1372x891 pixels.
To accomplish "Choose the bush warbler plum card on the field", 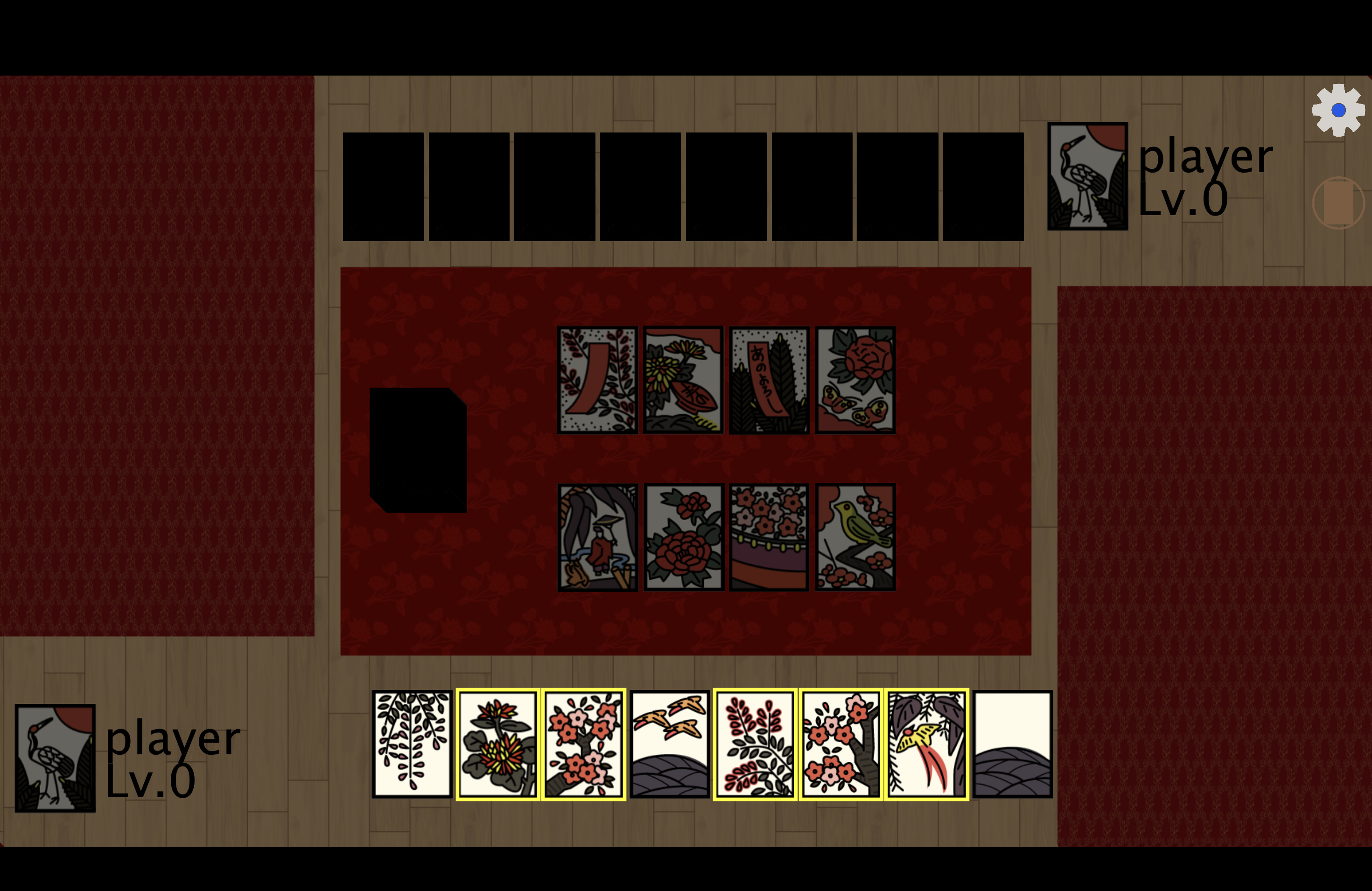I will 855,537.
